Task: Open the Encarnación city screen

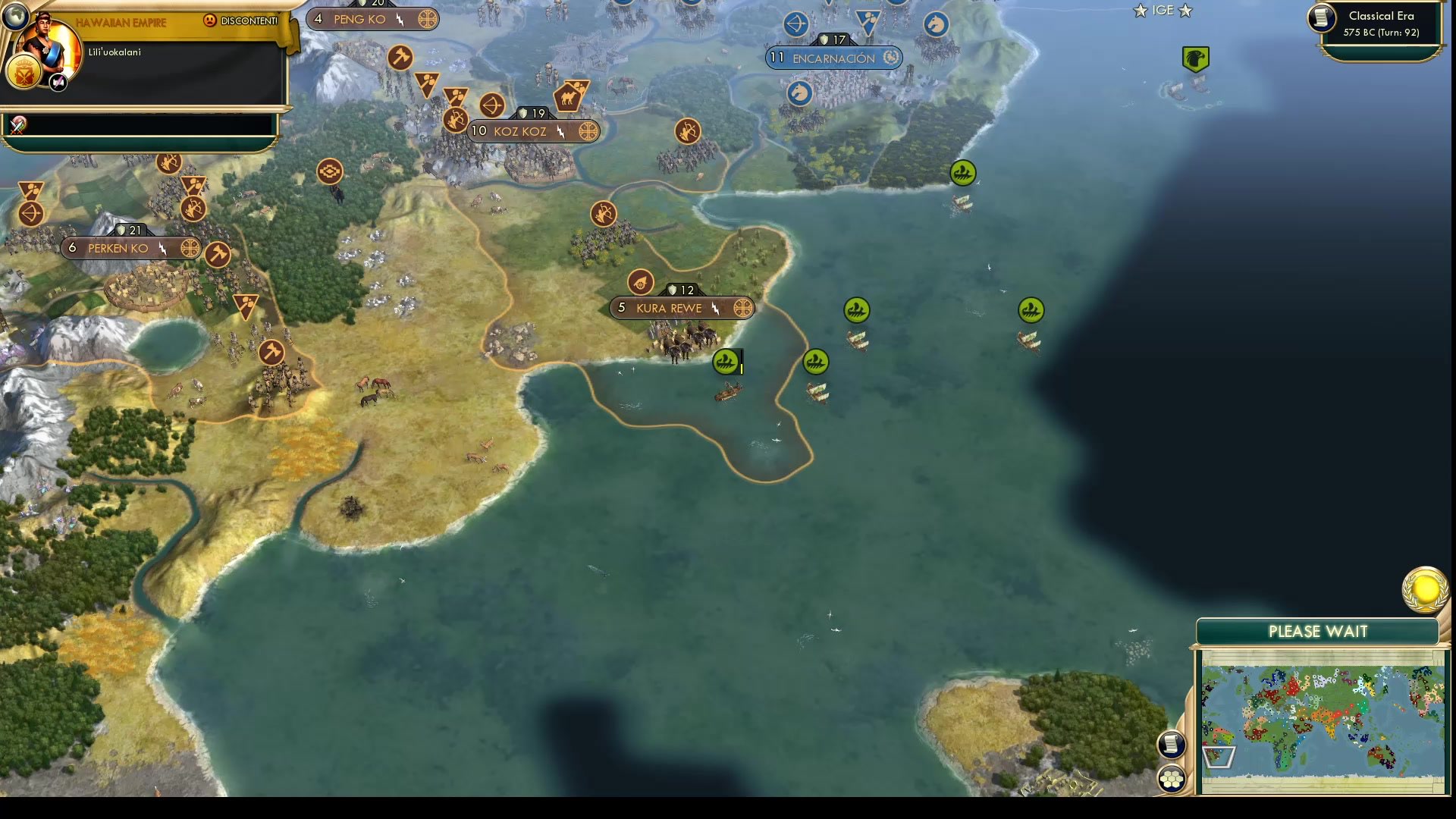Action: tap(831, 58)
